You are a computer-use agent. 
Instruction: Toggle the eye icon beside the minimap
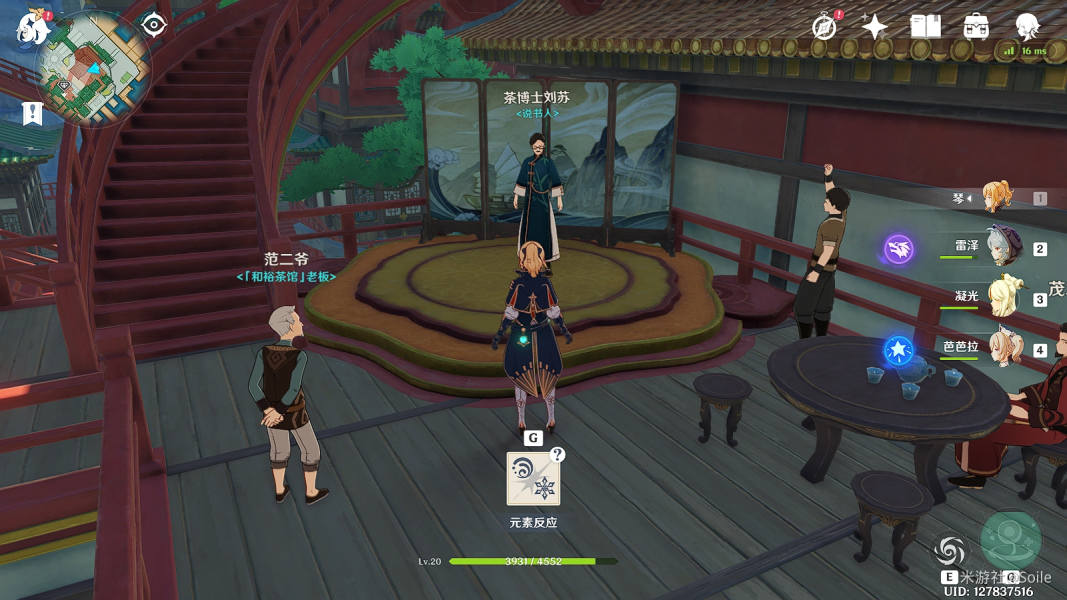click(x=153, y=24)
